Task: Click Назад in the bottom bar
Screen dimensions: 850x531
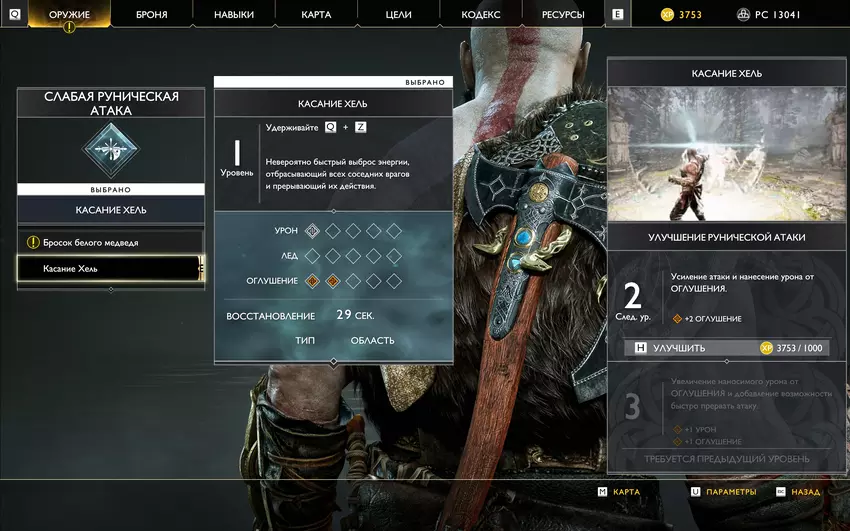Action: [x=798, y=492]
